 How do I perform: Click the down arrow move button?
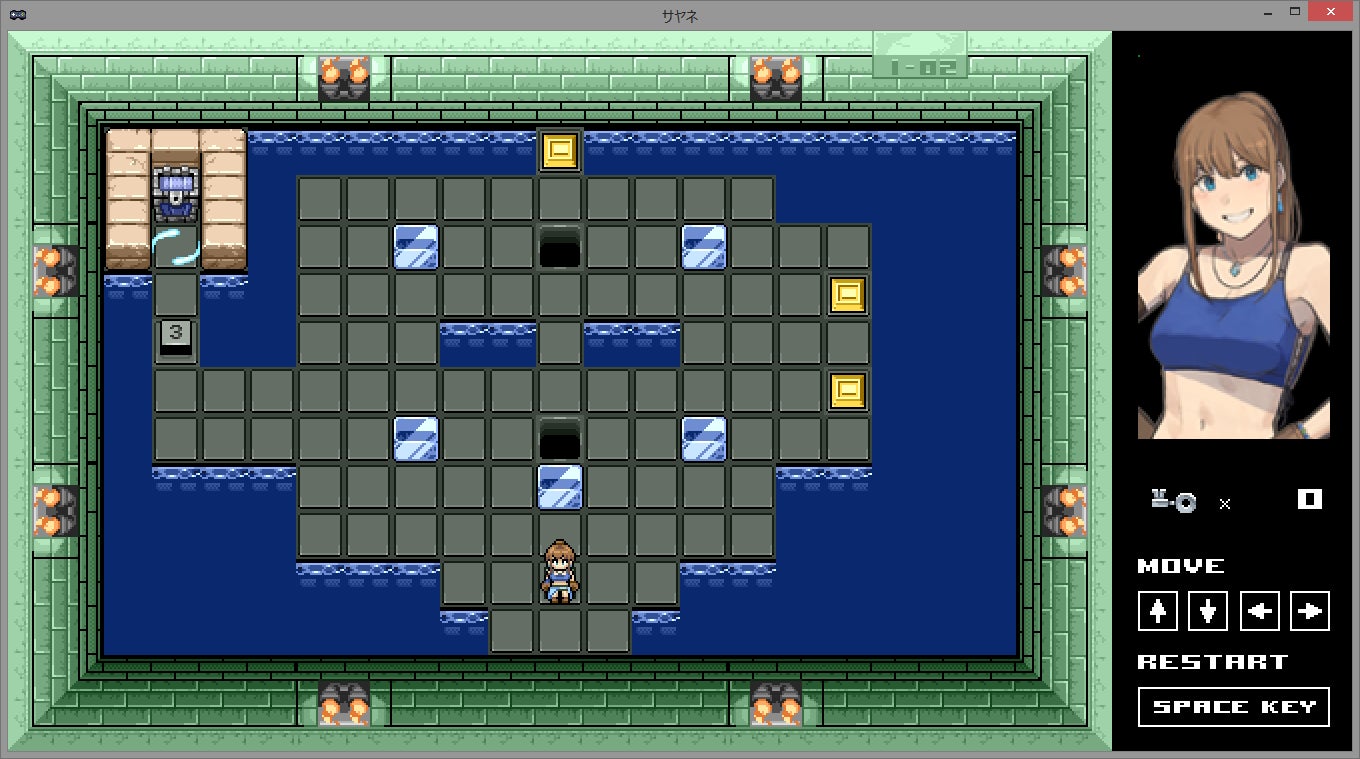tap(1208, 611)
